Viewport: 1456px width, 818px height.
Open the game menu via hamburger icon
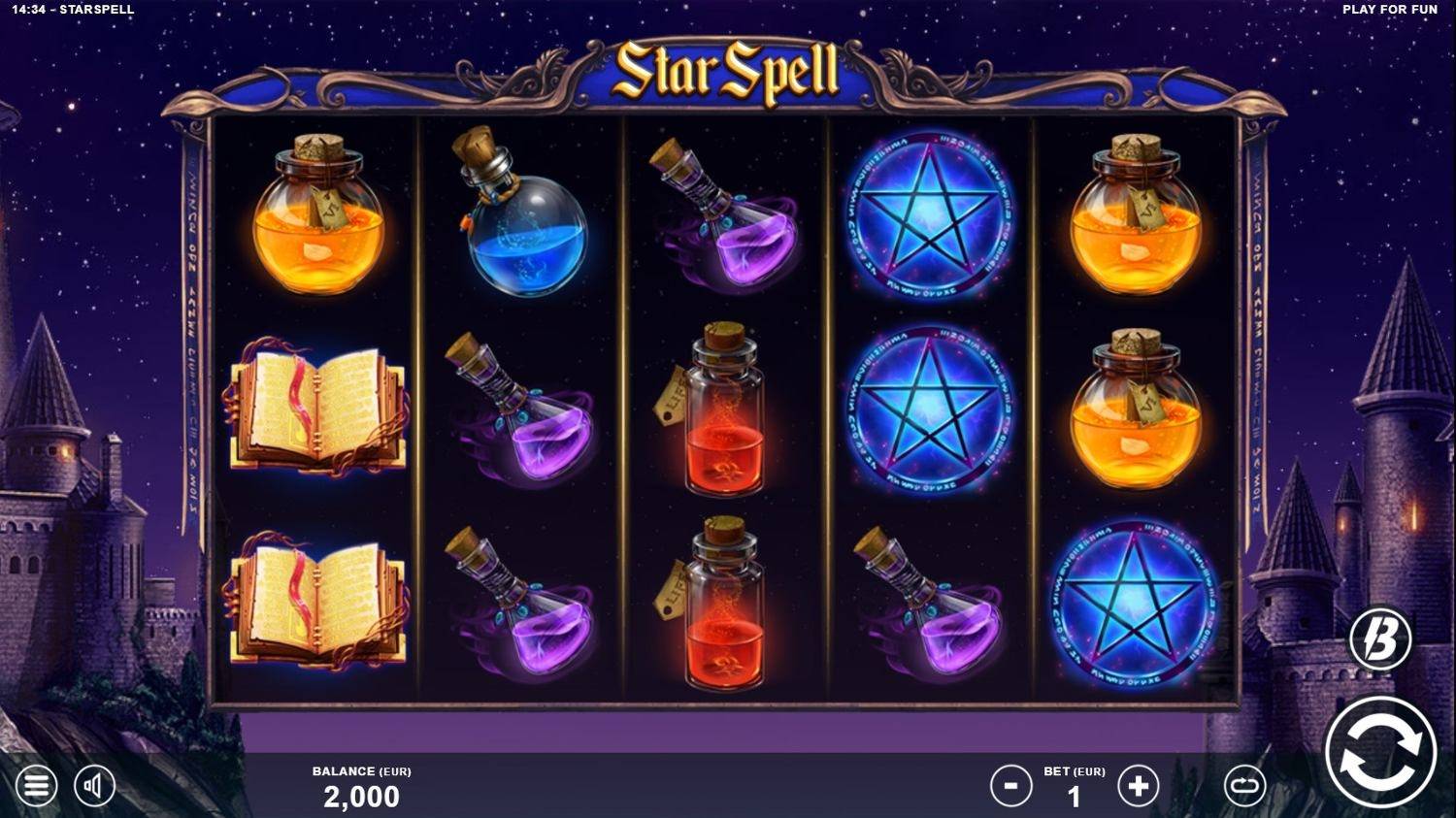37,786
